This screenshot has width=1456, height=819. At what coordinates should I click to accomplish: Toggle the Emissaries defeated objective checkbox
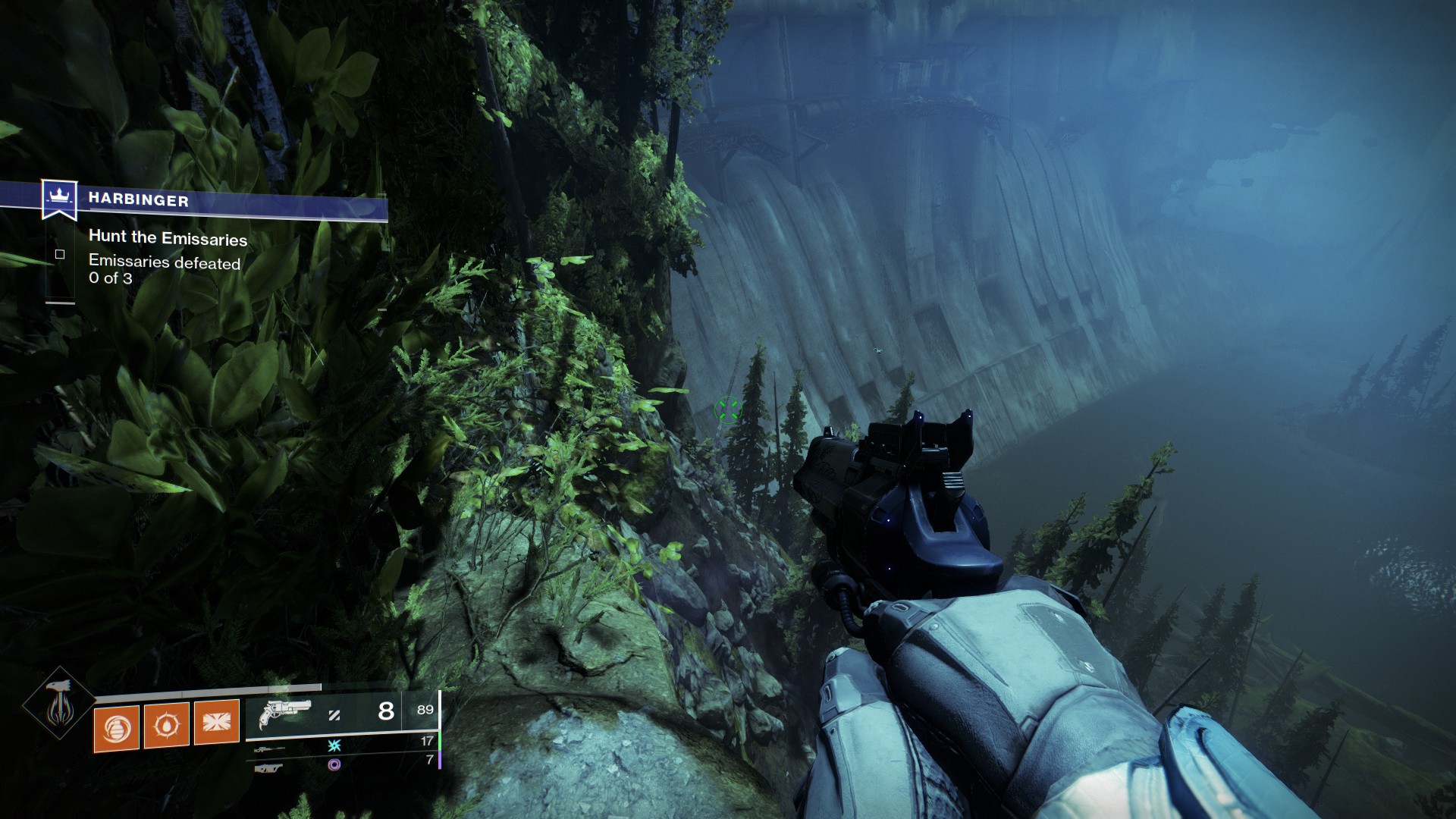[60, 255]
